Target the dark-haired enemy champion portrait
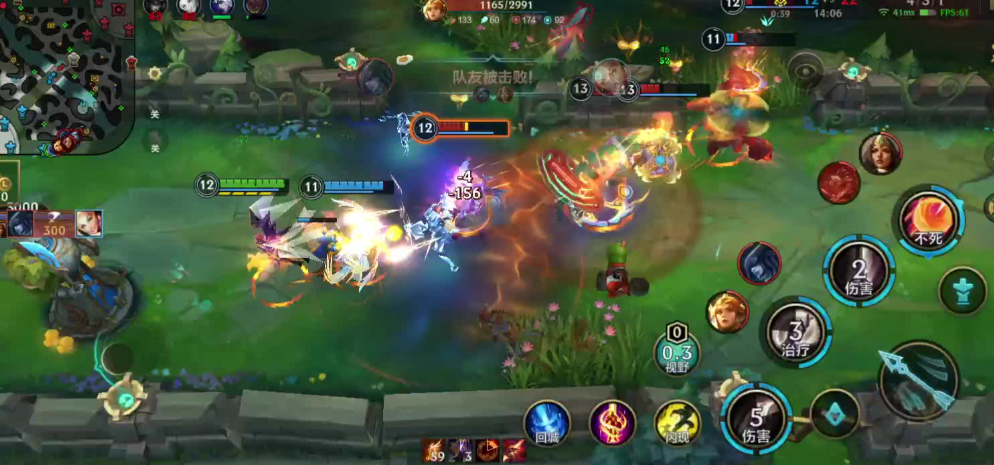 760,263
